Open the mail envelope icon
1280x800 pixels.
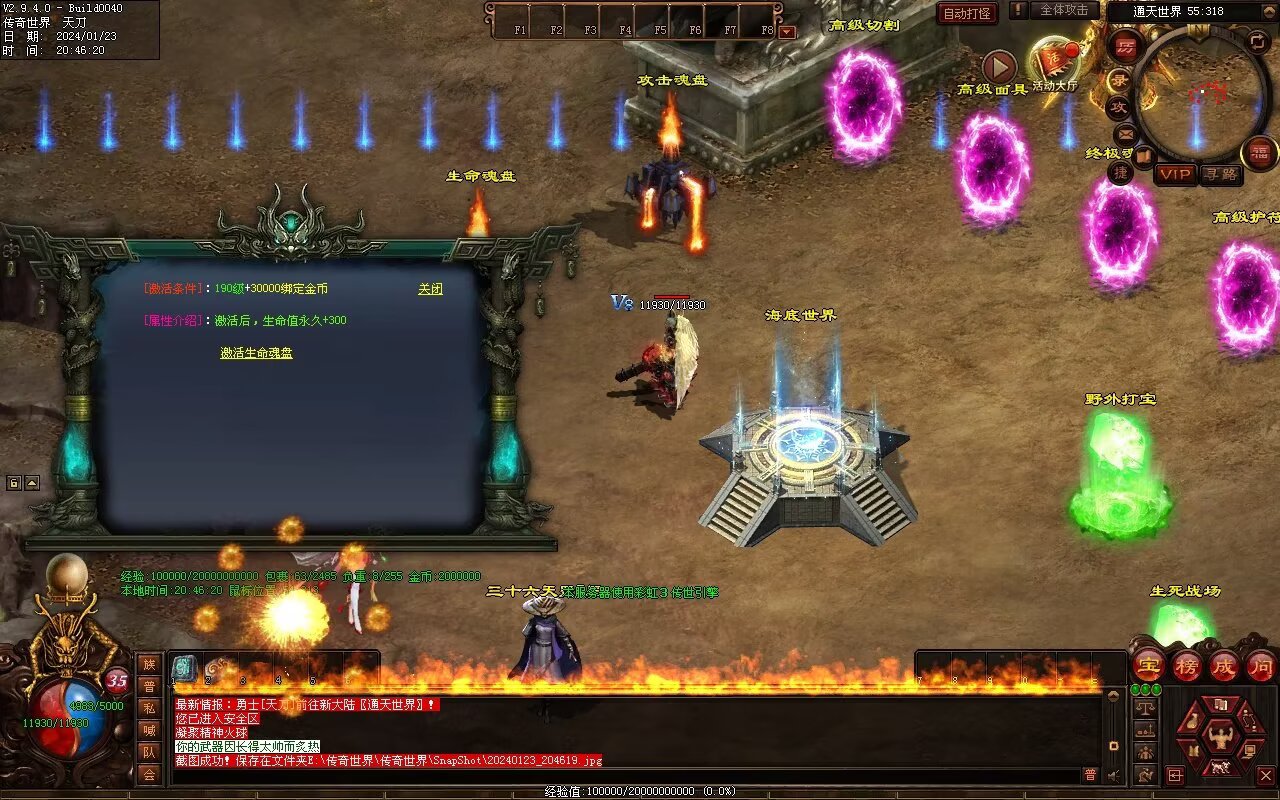[x=1126, y=133]
